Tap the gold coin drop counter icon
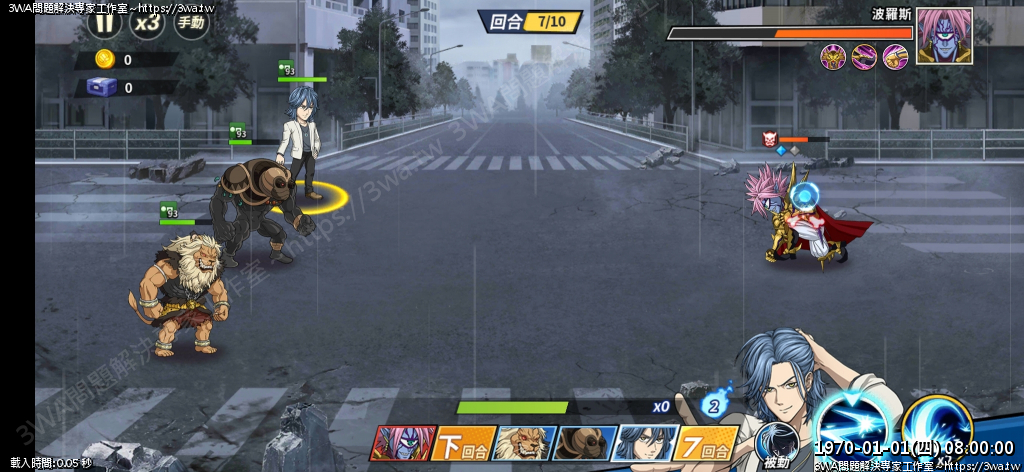The width and height of the screenshot is (1024, 472). (105, 59)
